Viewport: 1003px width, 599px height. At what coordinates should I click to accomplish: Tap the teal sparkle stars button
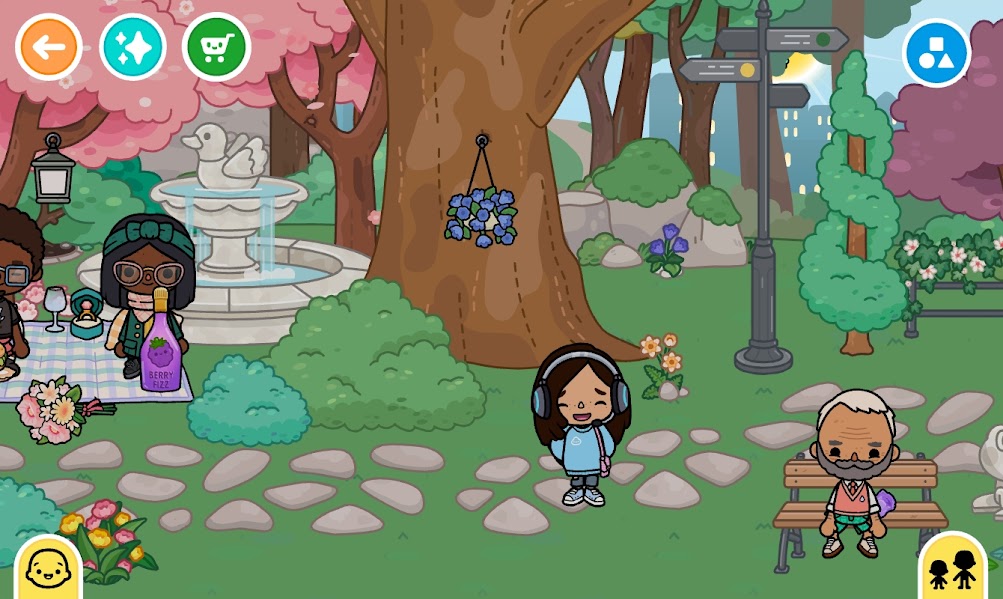click(x=133, y=47)
